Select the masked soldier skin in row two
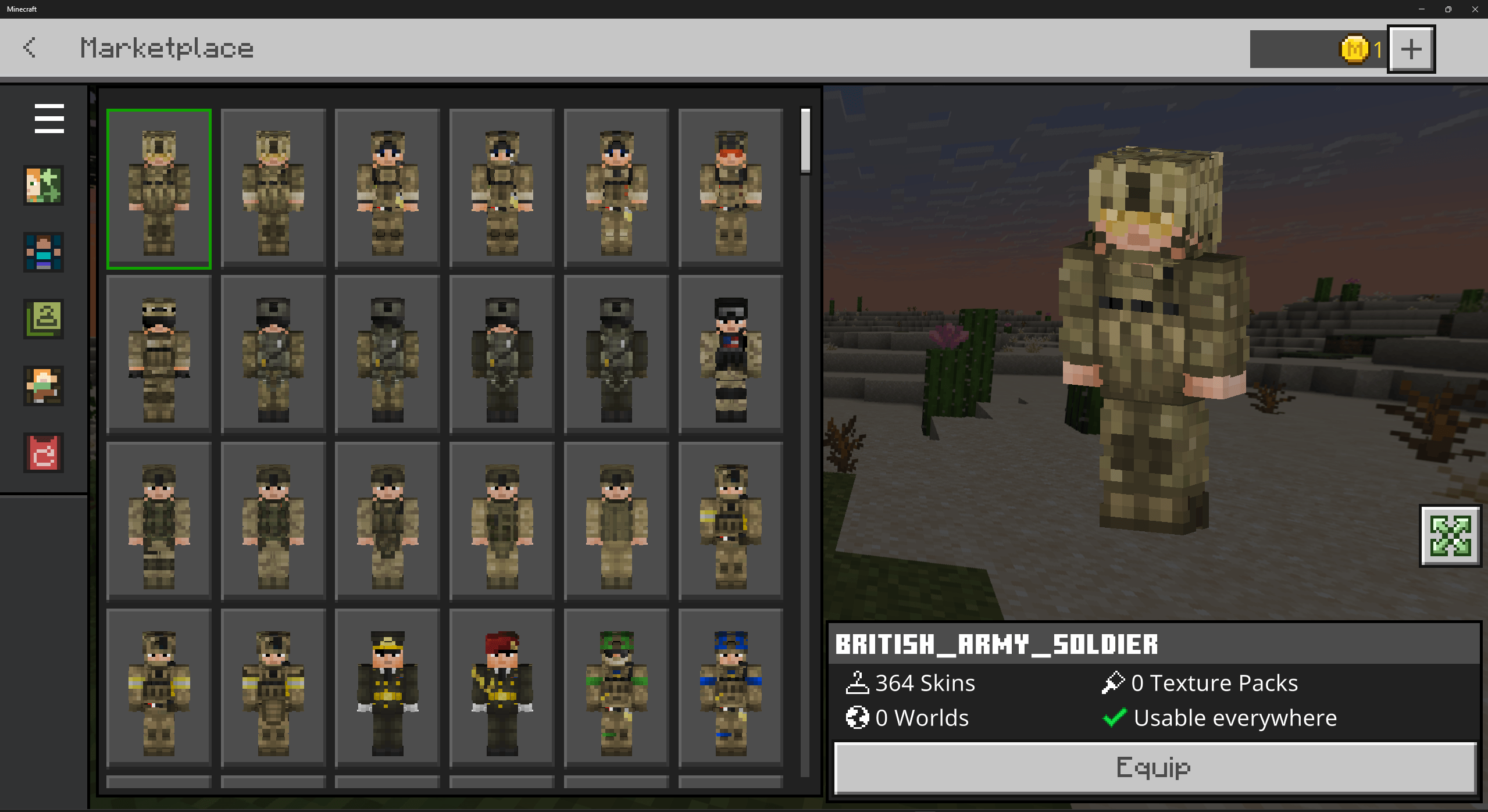 point(159,355)
